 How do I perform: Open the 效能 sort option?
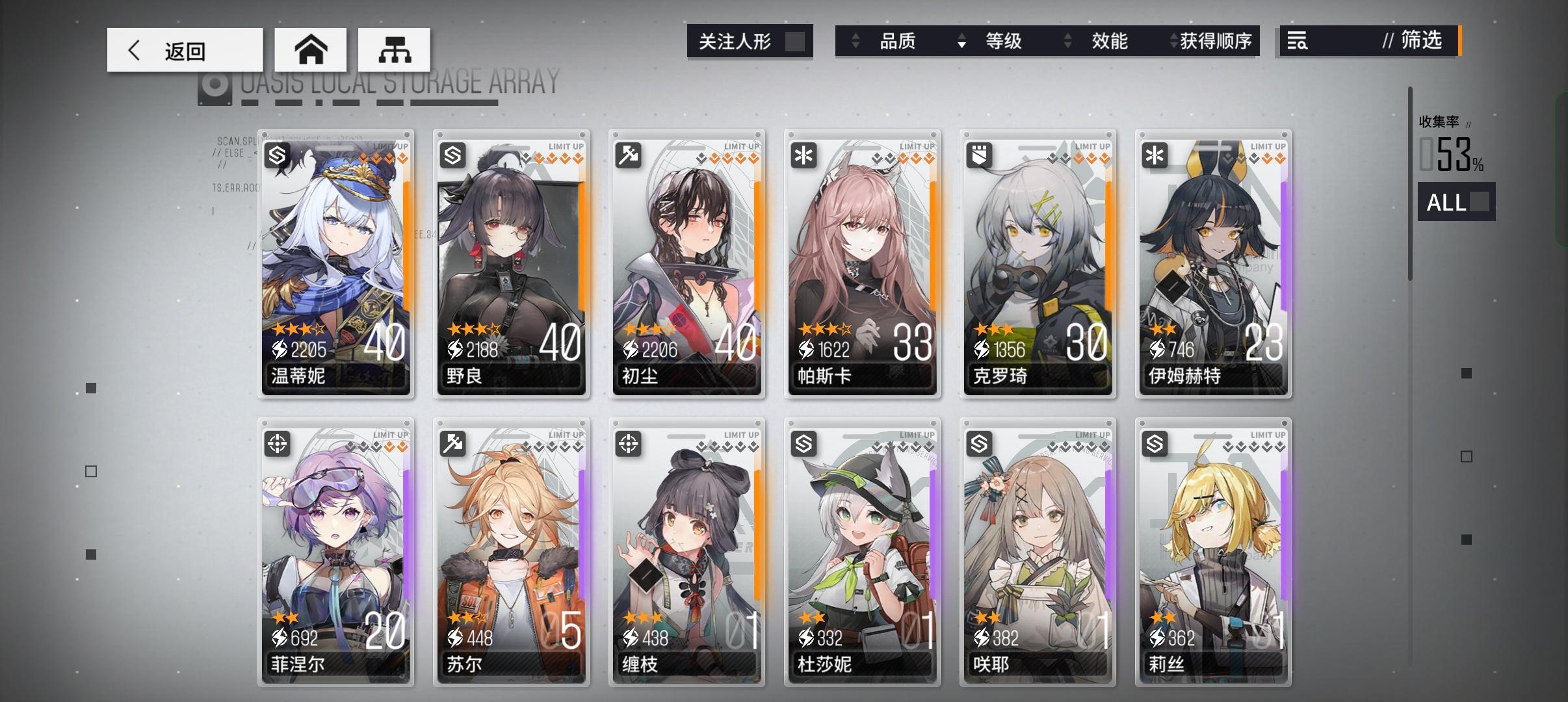(x=1110, y=41)
